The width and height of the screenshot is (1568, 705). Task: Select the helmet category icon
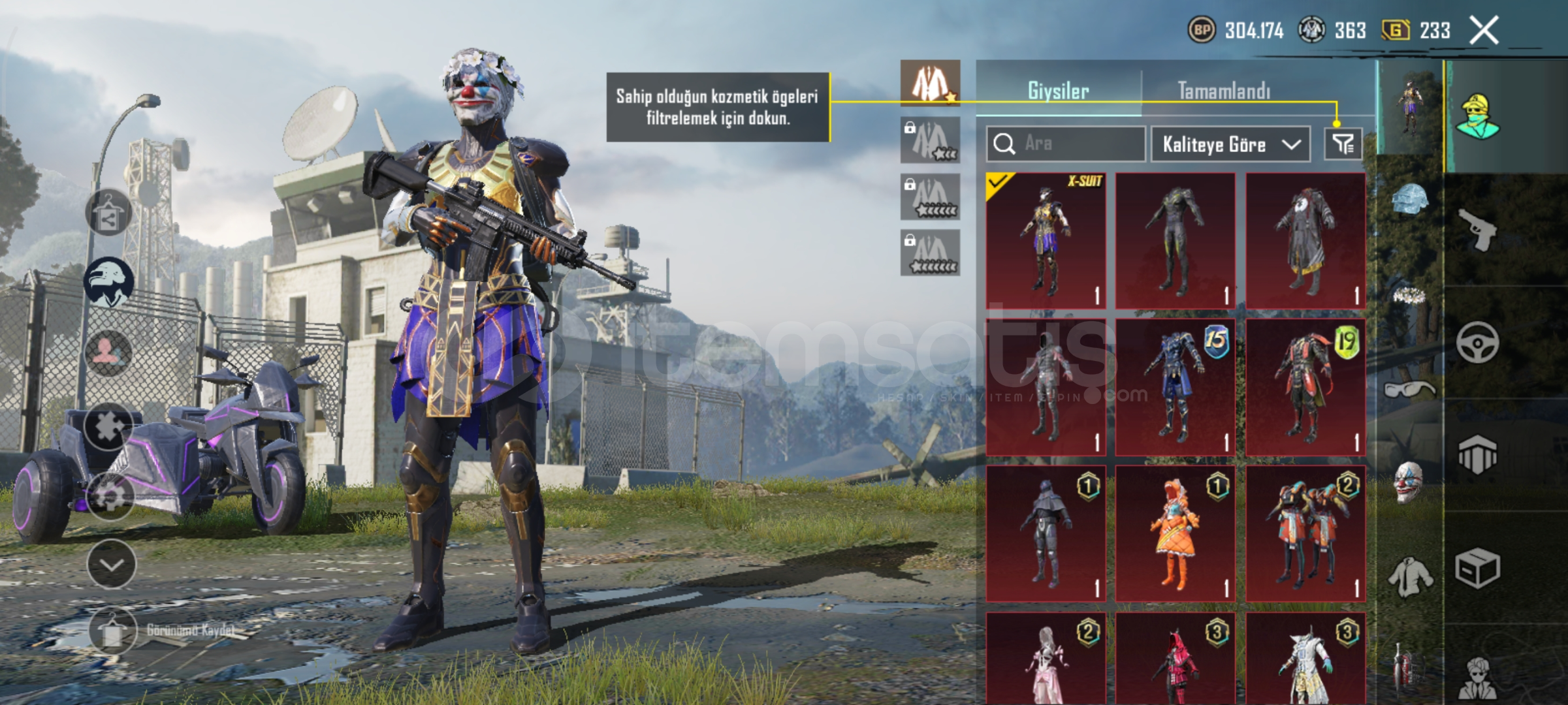[x=1410, y=200]
